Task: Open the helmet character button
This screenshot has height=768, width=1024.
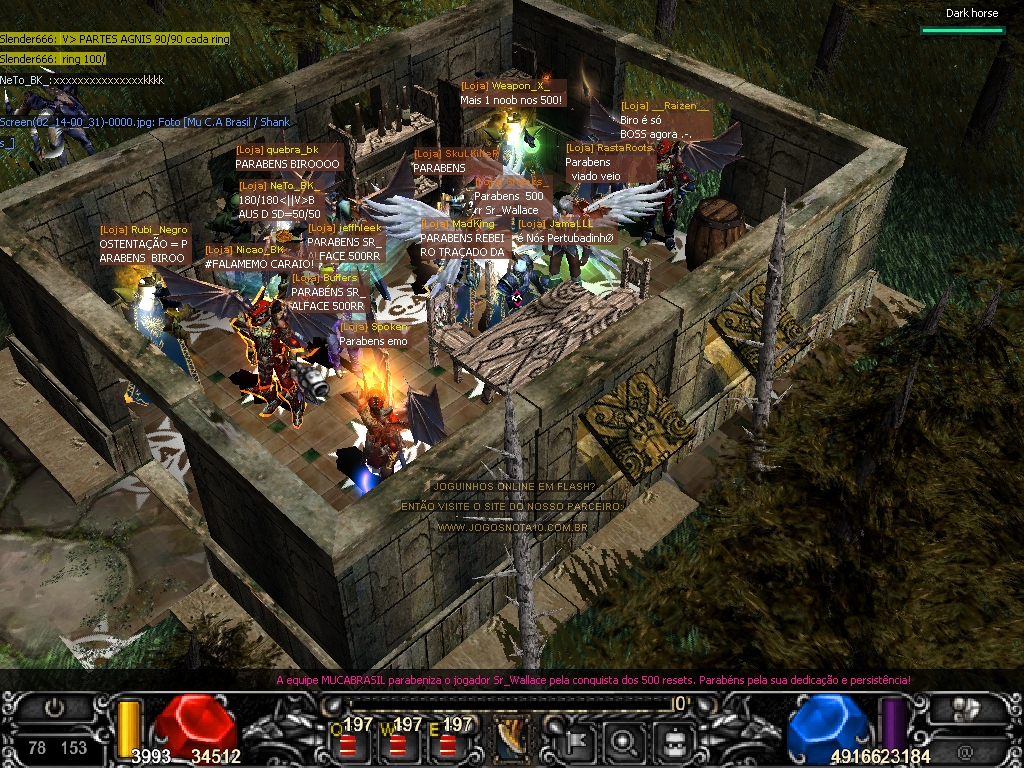Action: 673,742
